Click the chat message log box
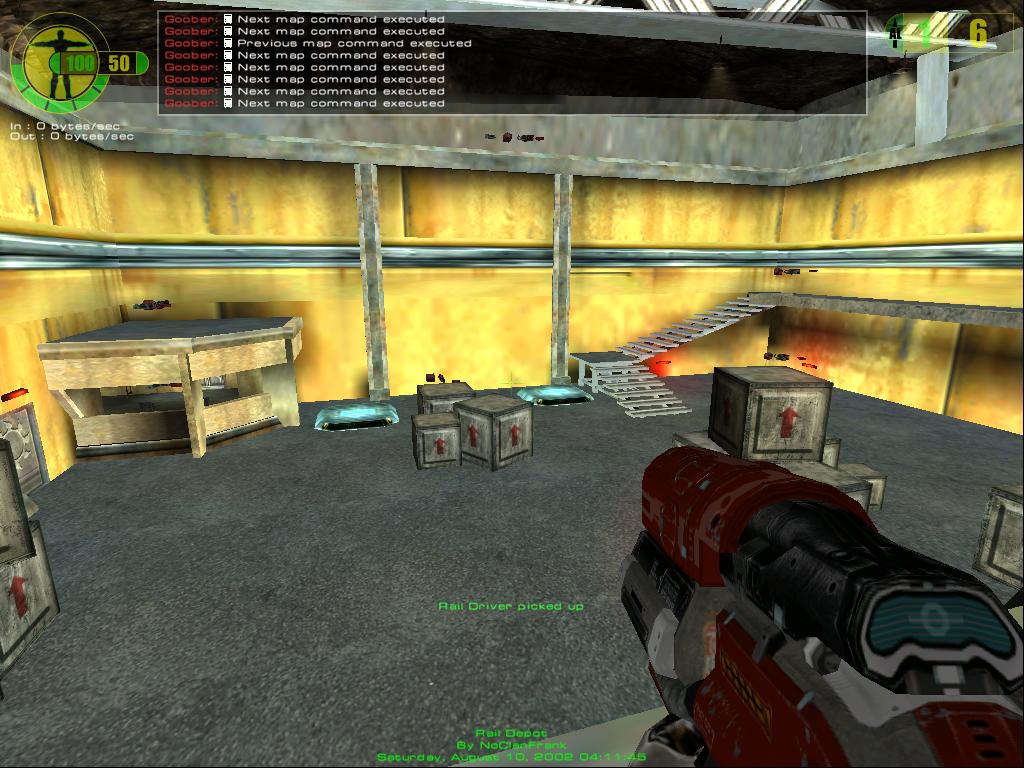 click(511, 62)
